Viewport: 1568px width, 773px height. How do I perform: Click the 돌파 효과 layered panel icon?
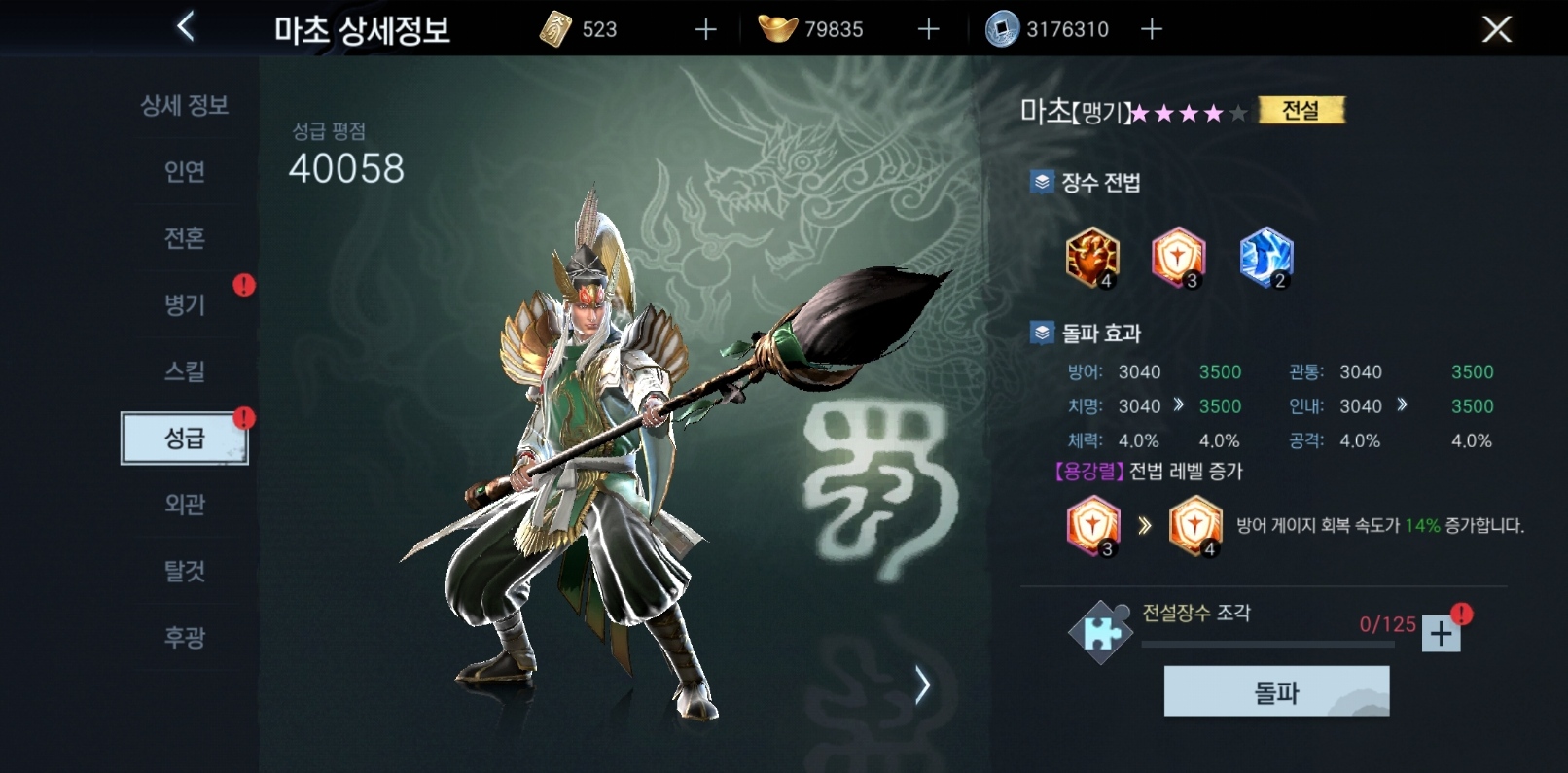[x=1042, y=333]
